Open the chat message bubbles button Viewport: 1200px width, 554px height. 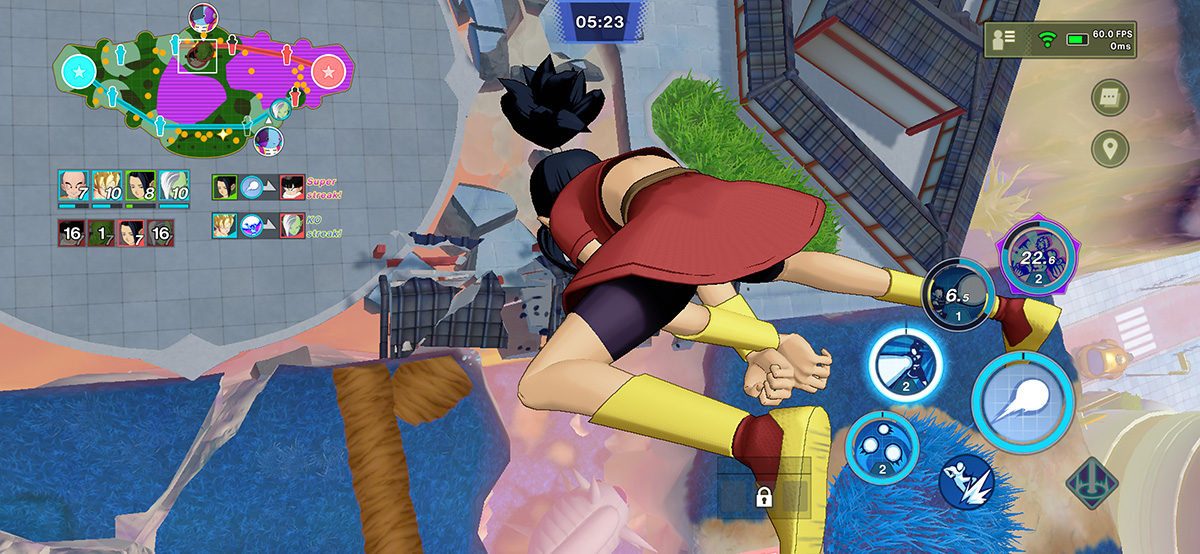click(1110, 98)
